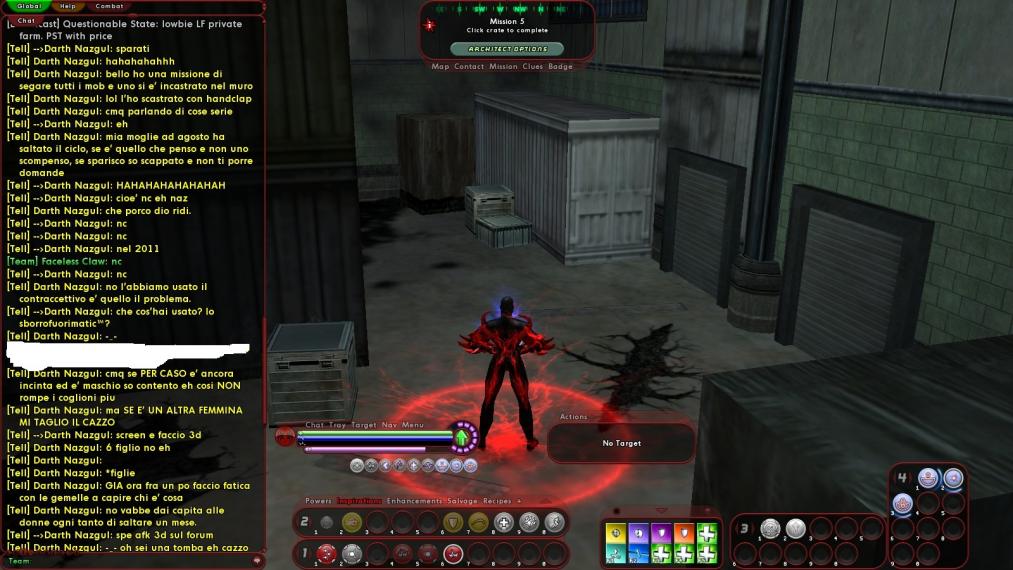Image resolution: width=1013 pixels, height=570 pixels.
Task: Open the Menu on status bar
Action: pyautogui.click(x=413, y=425)
